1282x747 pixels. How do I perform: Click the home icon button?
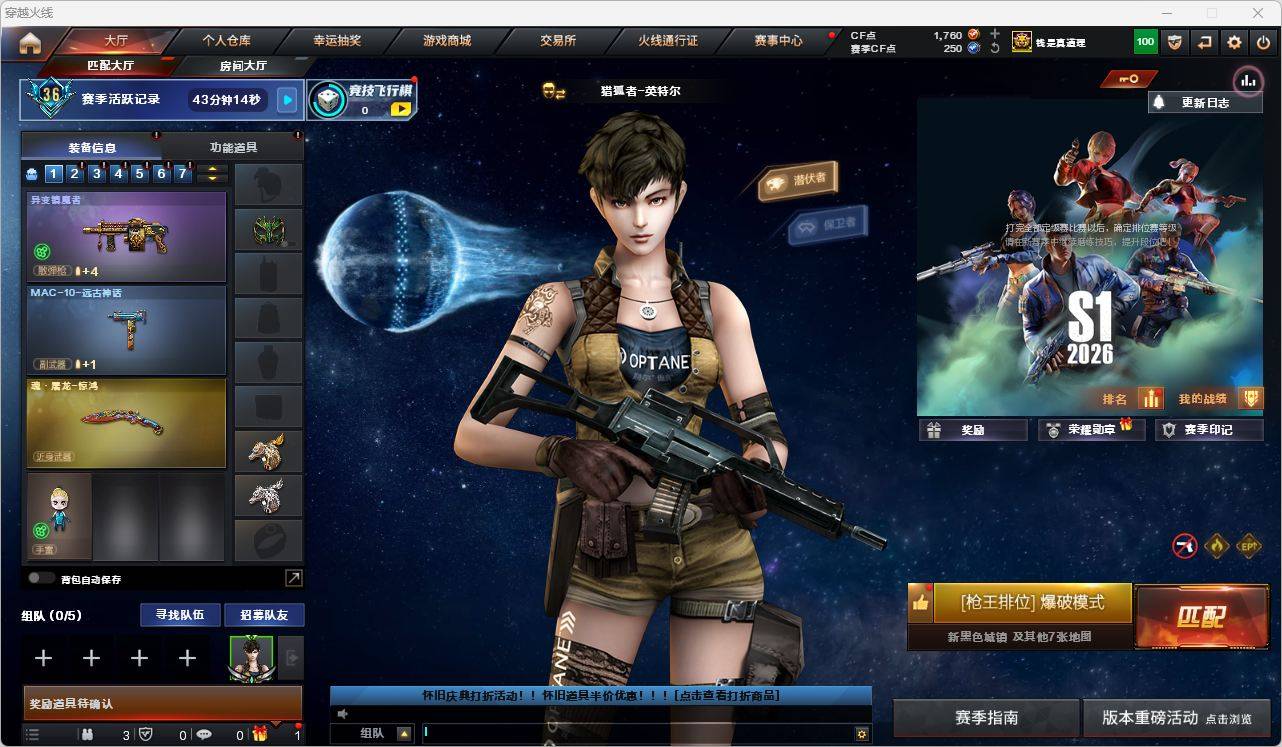(30, 43)
